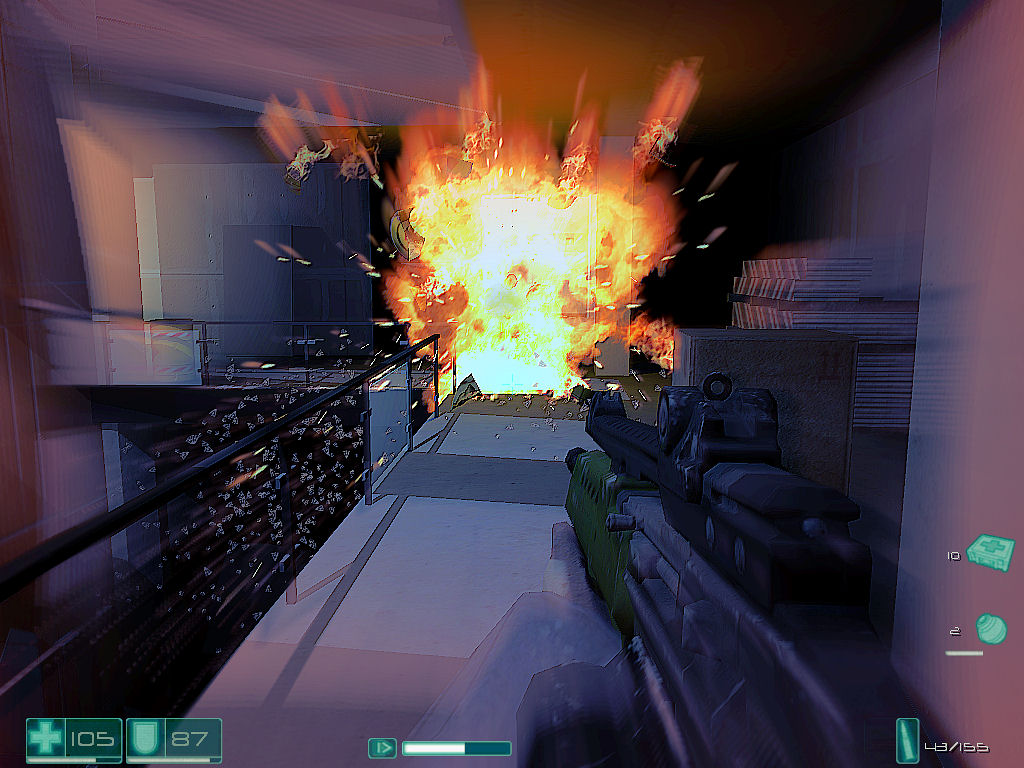The image size is (1024, 768).
Task: Click the armor shield icon
Action: click(x=145, y=741)
